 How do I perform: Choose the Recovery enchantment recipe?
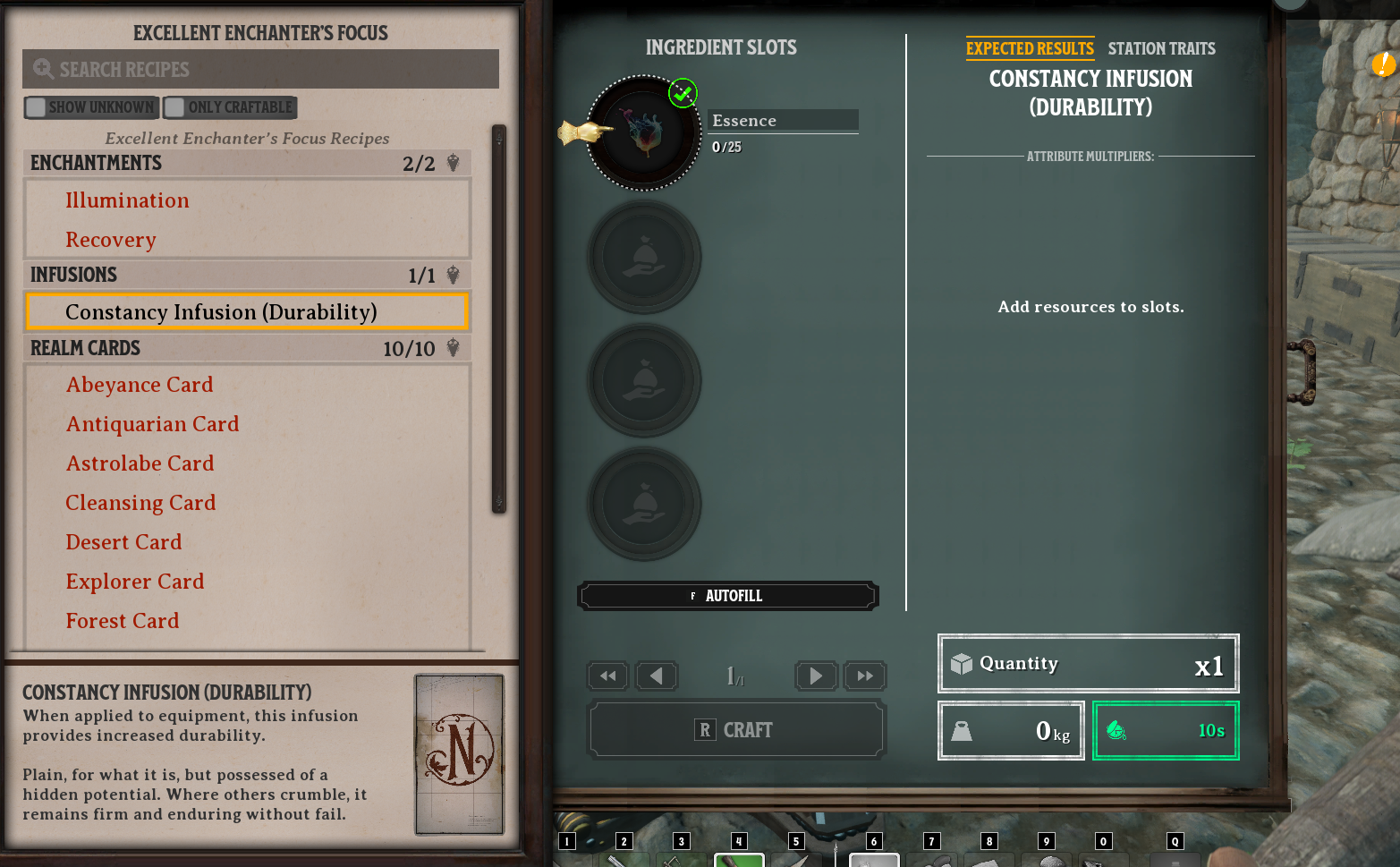(111, 240)
